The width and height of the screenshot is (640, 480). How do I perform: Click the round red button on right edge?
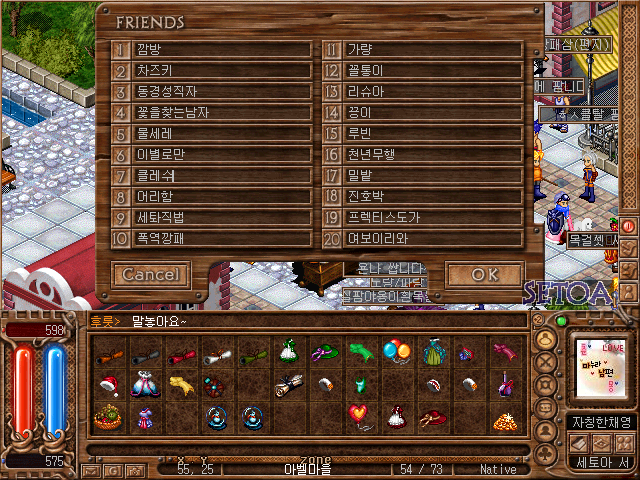click(629, 225)
